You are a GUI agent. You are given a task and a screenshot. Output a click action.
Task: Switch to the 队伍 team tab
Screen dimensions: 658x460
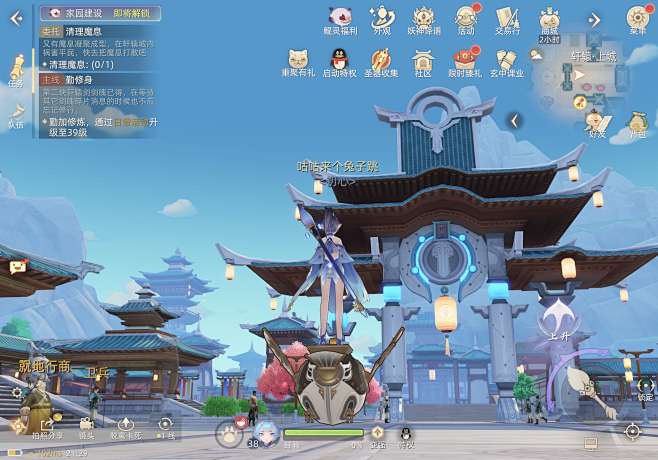coord(16,113)
